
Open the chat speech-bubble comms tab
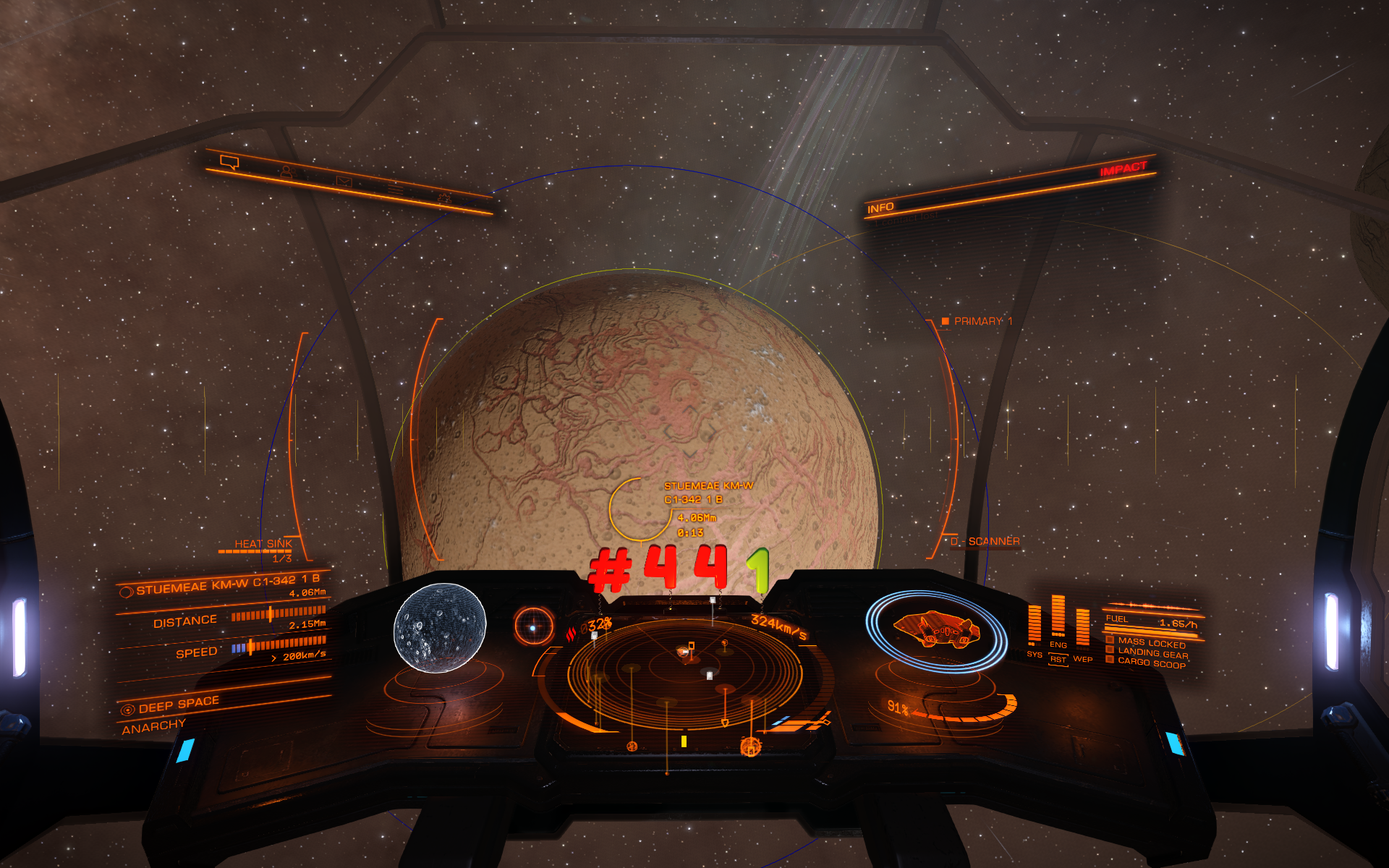(x=229, y=163)
